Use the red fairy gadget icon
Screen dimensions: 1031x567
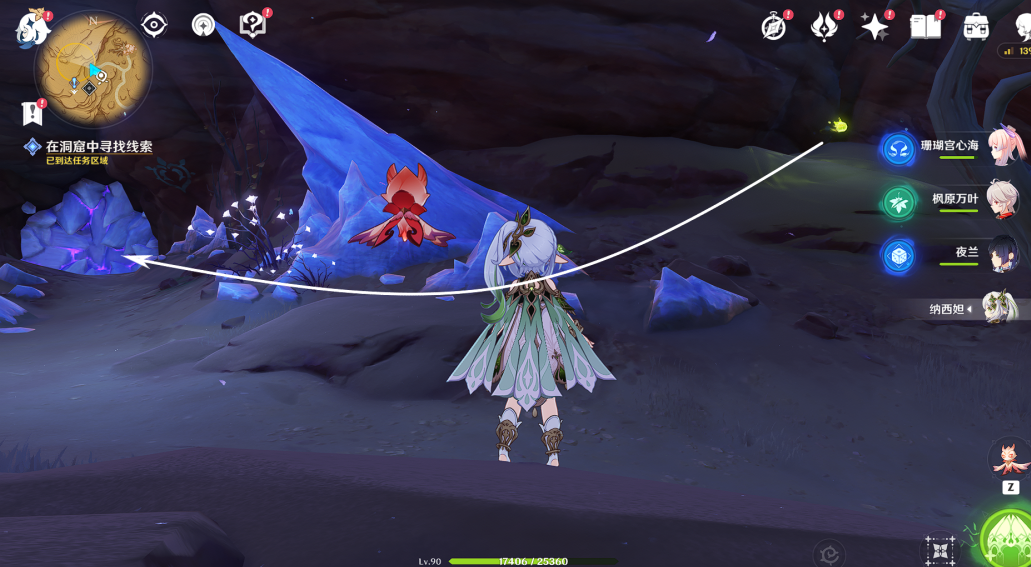(x=1010, y=458)
